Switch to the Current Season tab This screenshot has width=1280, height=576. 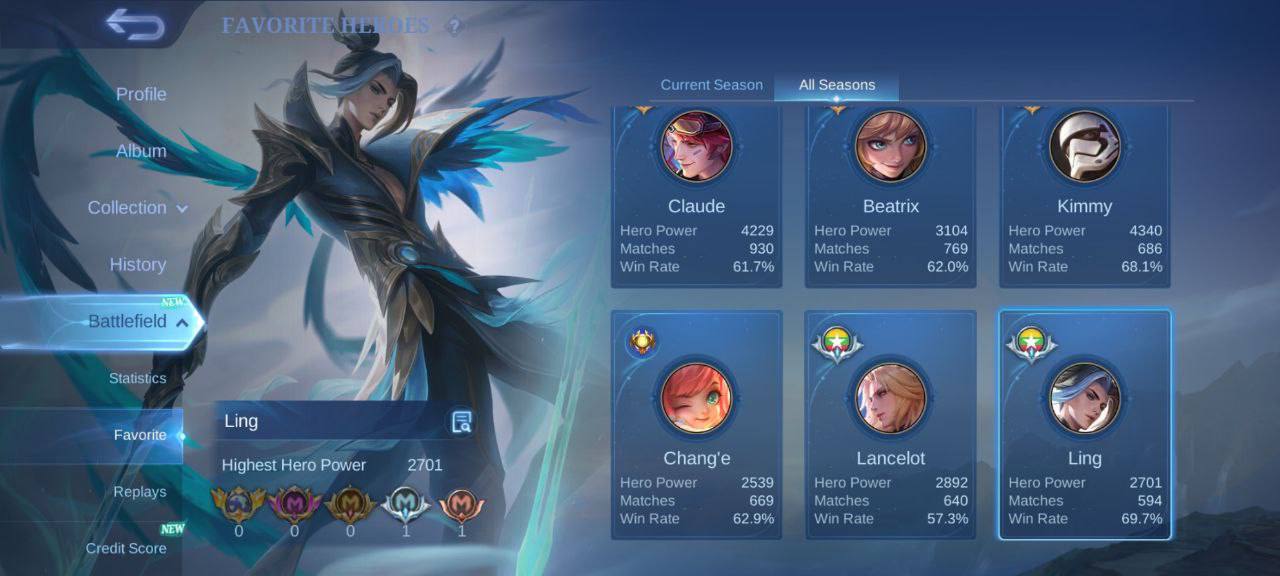[711, 85]
